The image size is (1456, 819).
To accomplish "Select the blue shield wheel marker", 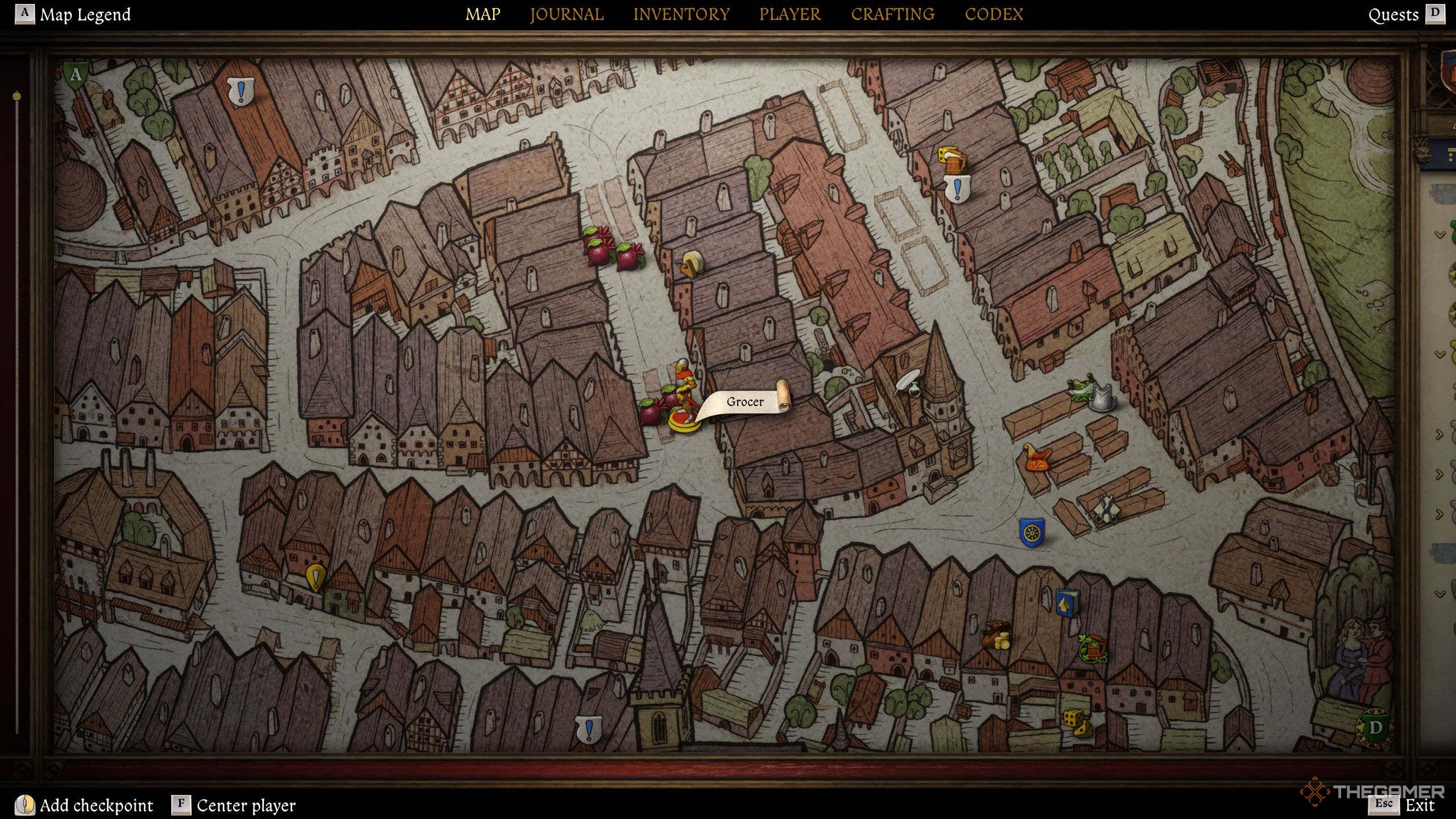I will coord(1031,533).
